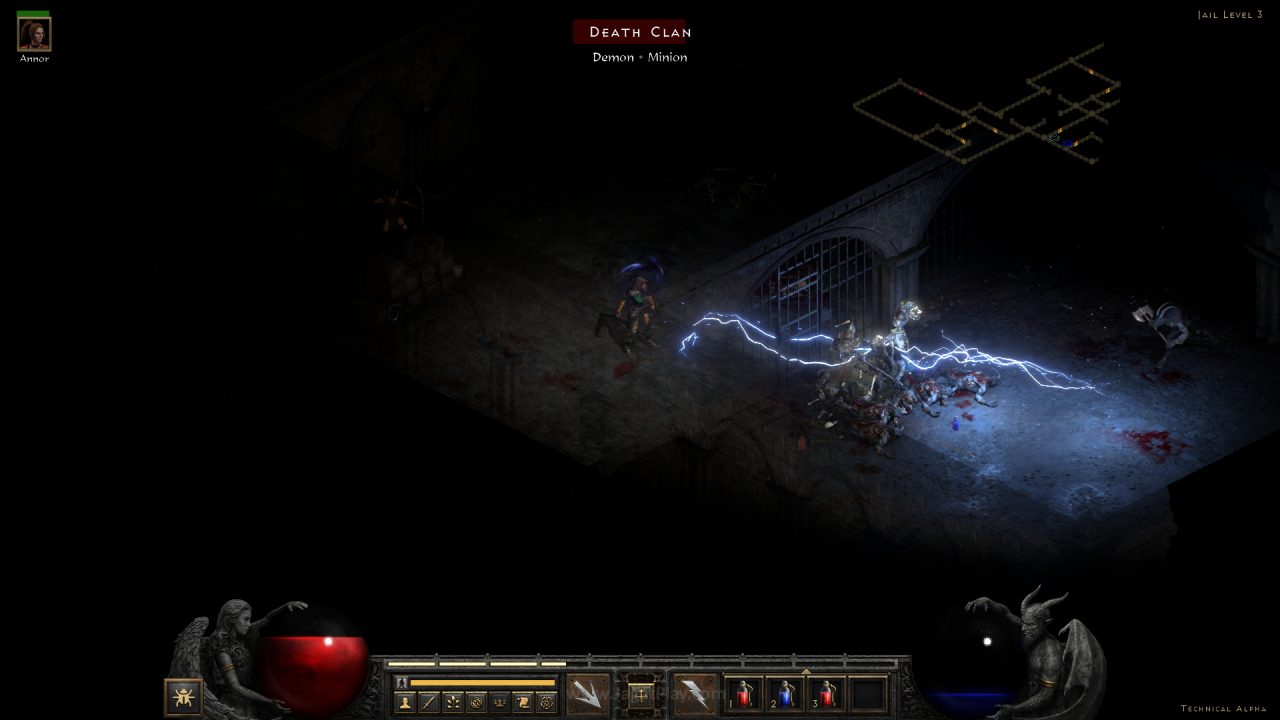Toggle the run/walk figure button
The height and width of the screenshot is (720, 1280).
coord(401,682)
